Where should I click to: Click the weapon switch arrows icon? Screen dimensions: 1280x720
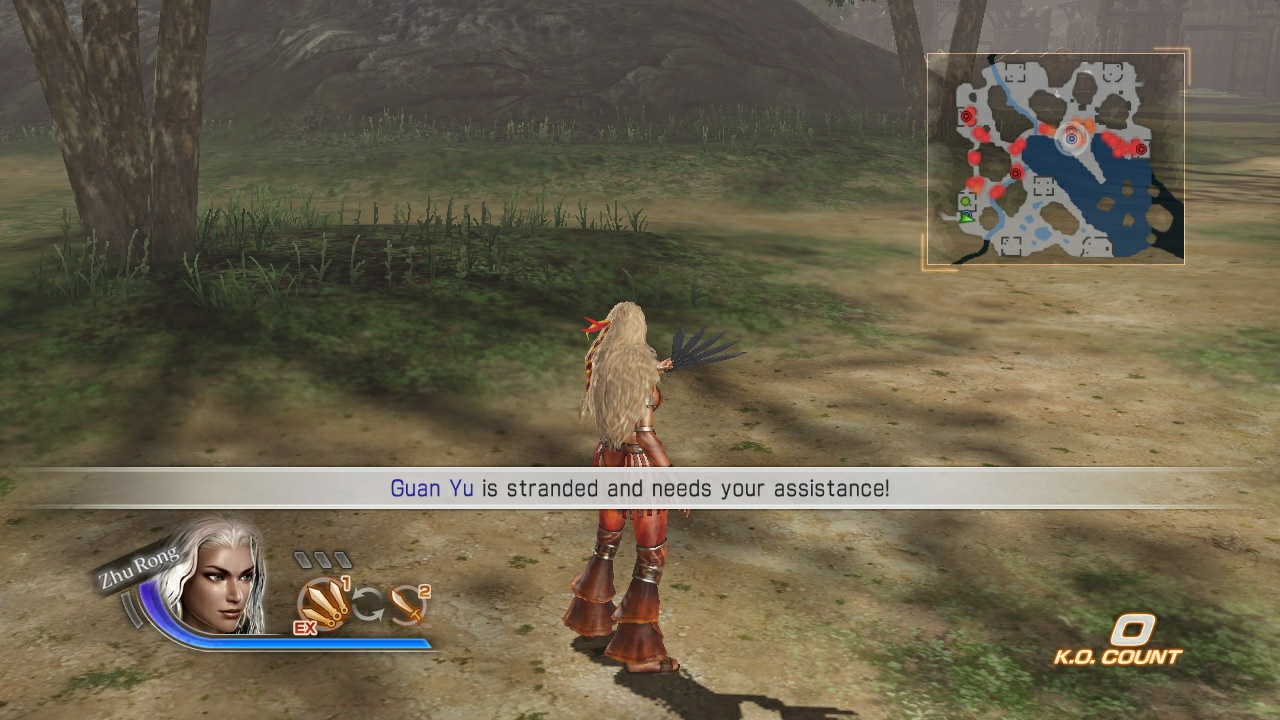(368, 603)
